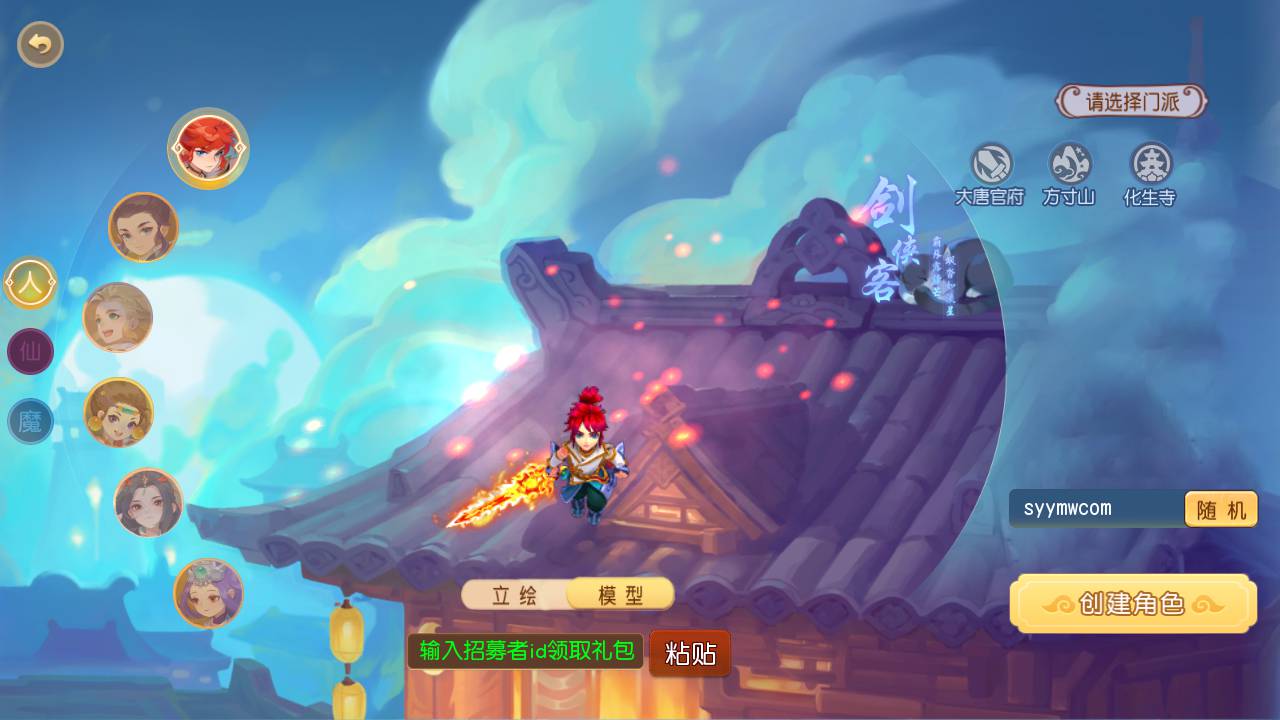Screen dimensions: 1280x720
Task: Paste recruiter ID with 粘贴 button
Action: coord(690,653)
